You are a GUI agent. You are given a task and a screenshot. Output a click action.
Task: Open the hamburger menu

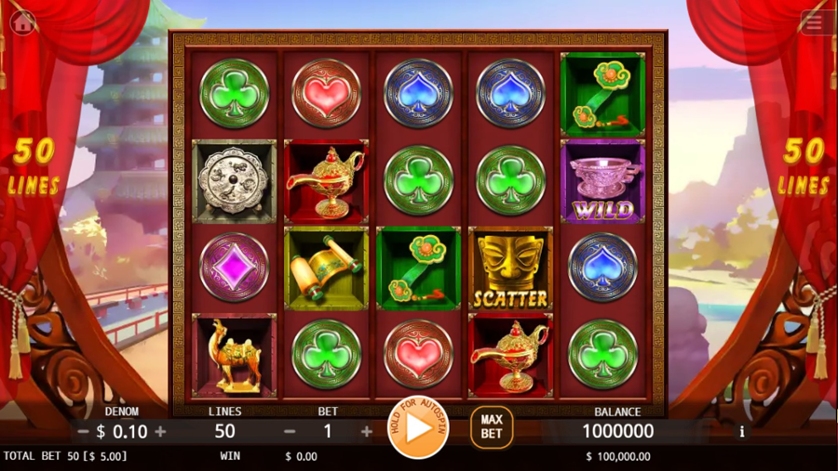pos(815,22)
